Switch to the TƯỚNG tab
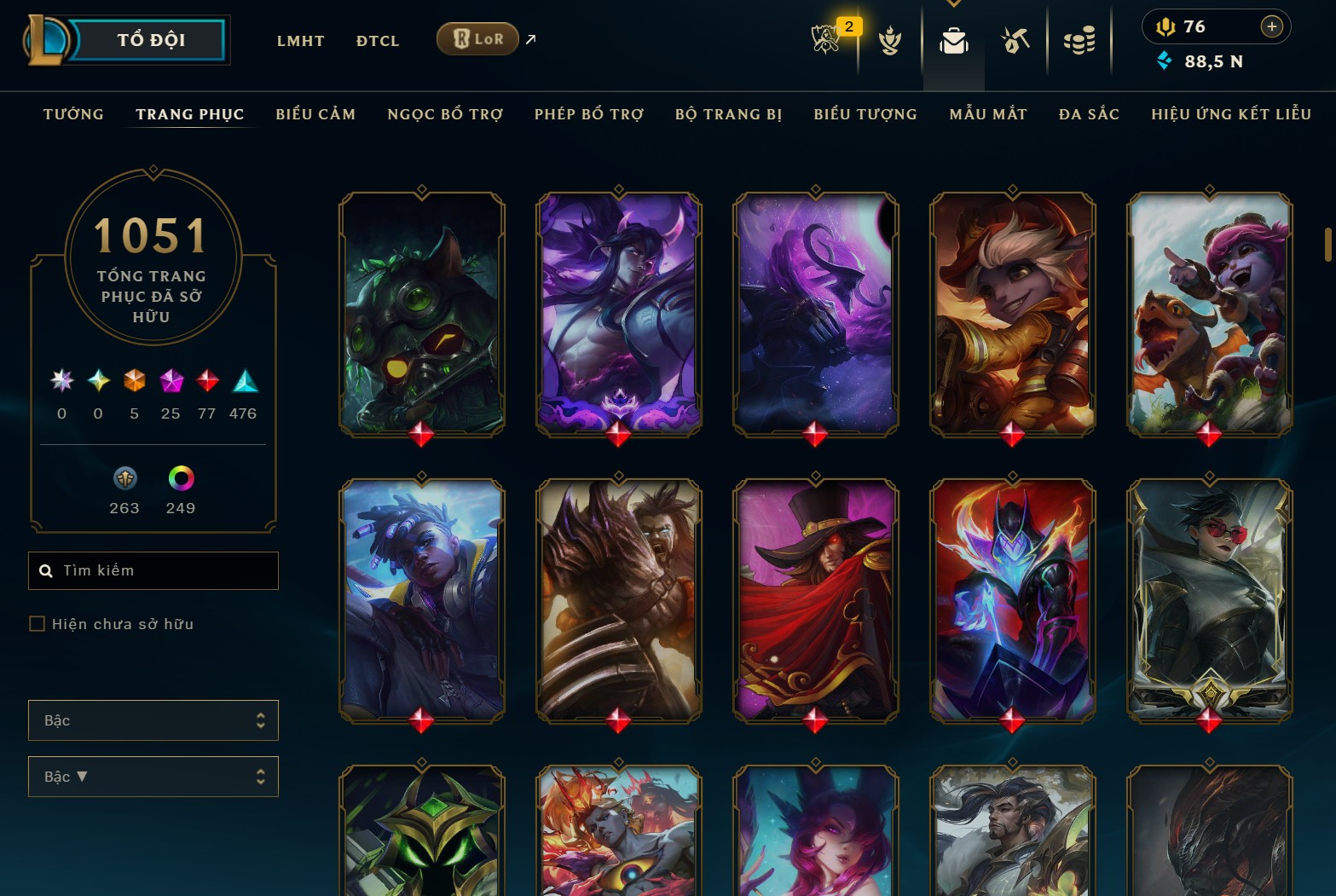The width and height of the screenshot is (1336, 896). click(73, 113)
